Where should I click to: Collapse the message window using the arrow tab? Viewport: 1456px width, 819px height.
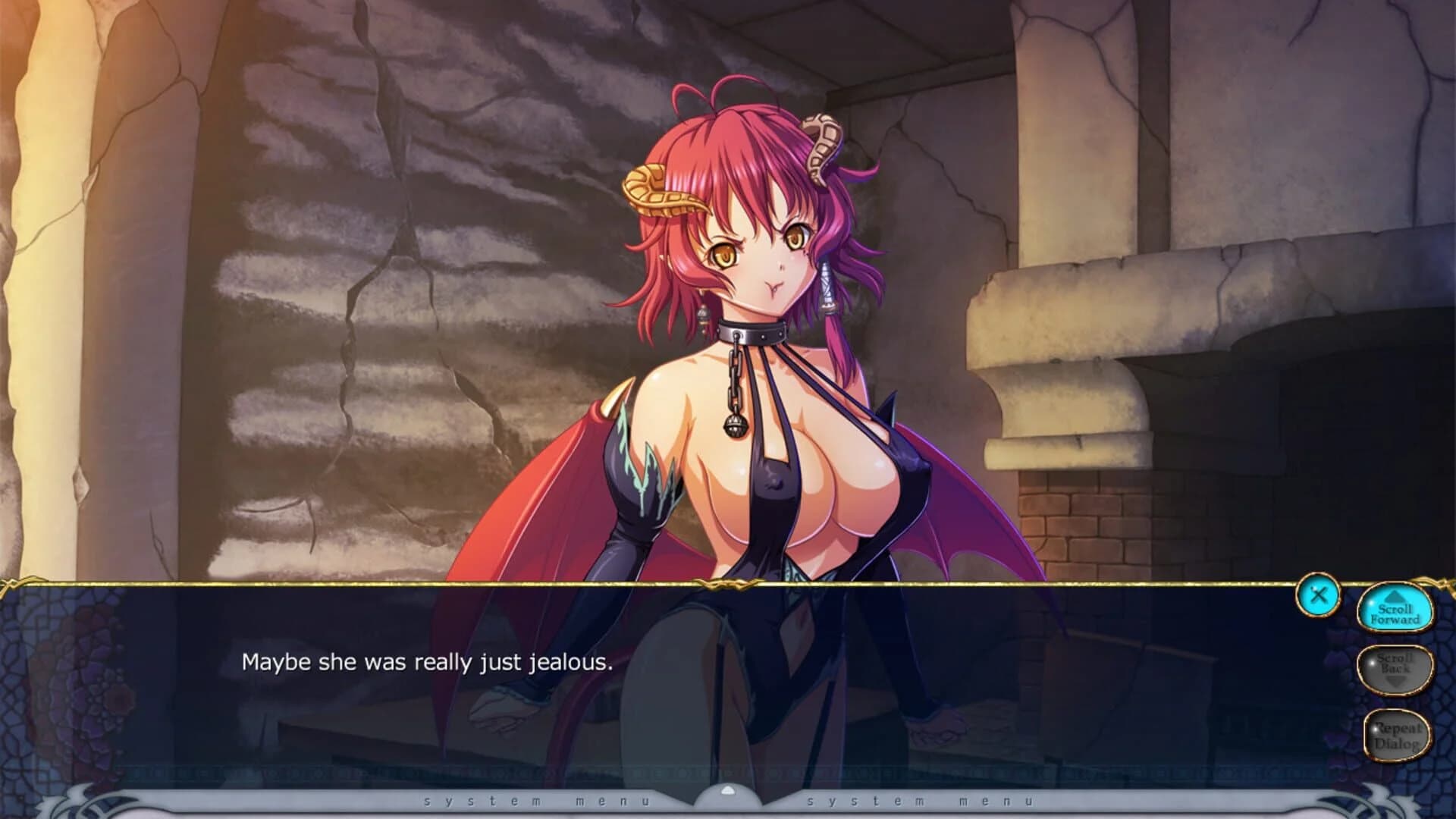coord(728,789)
